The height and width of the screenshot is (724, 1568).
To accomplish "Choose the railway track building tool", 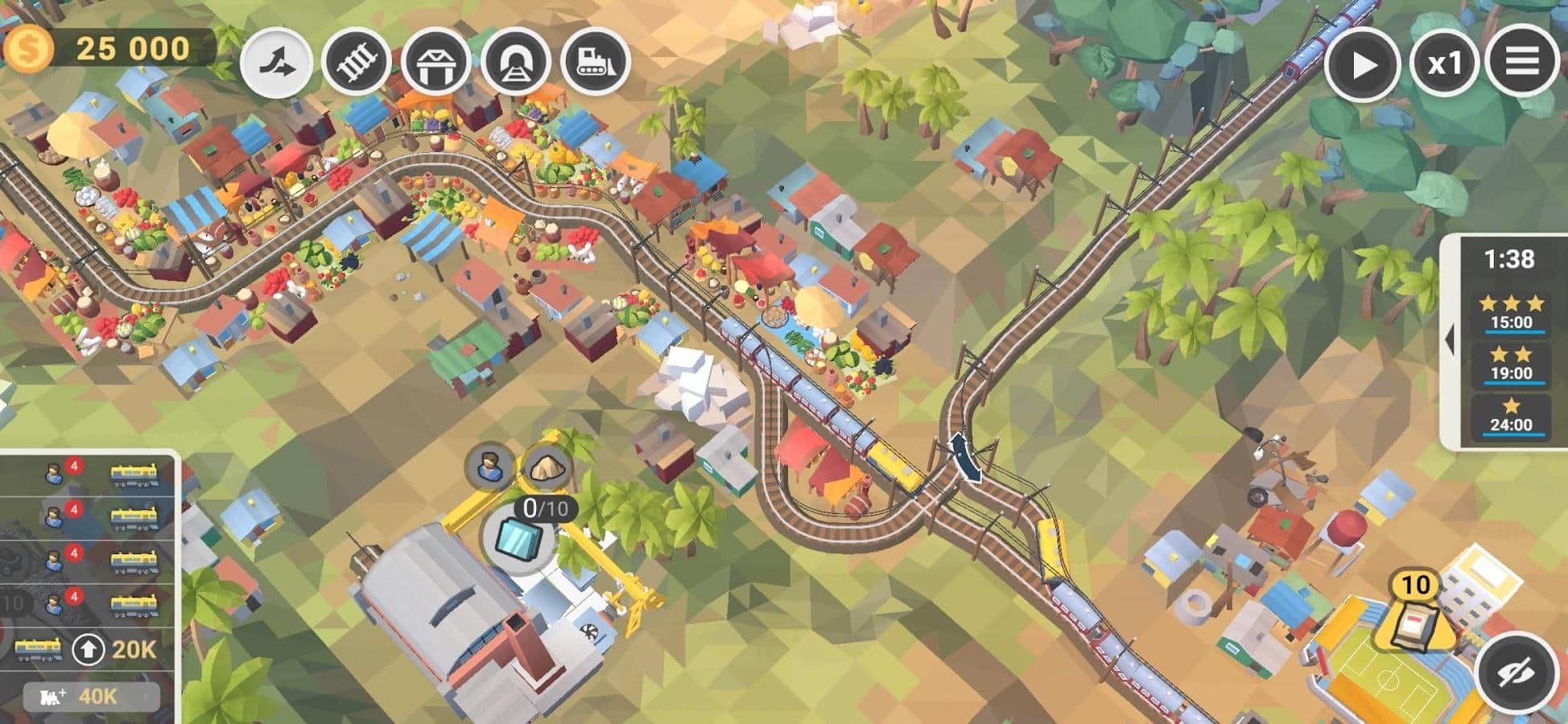I will 357,63.
